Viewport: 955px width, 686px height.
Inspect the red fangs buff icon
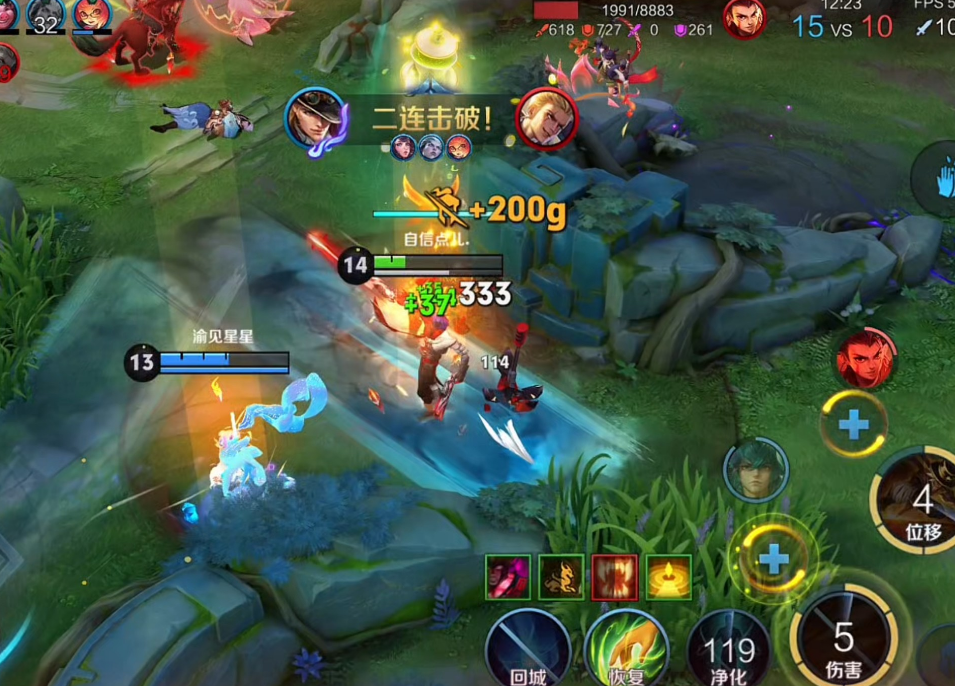pos(615,577)
